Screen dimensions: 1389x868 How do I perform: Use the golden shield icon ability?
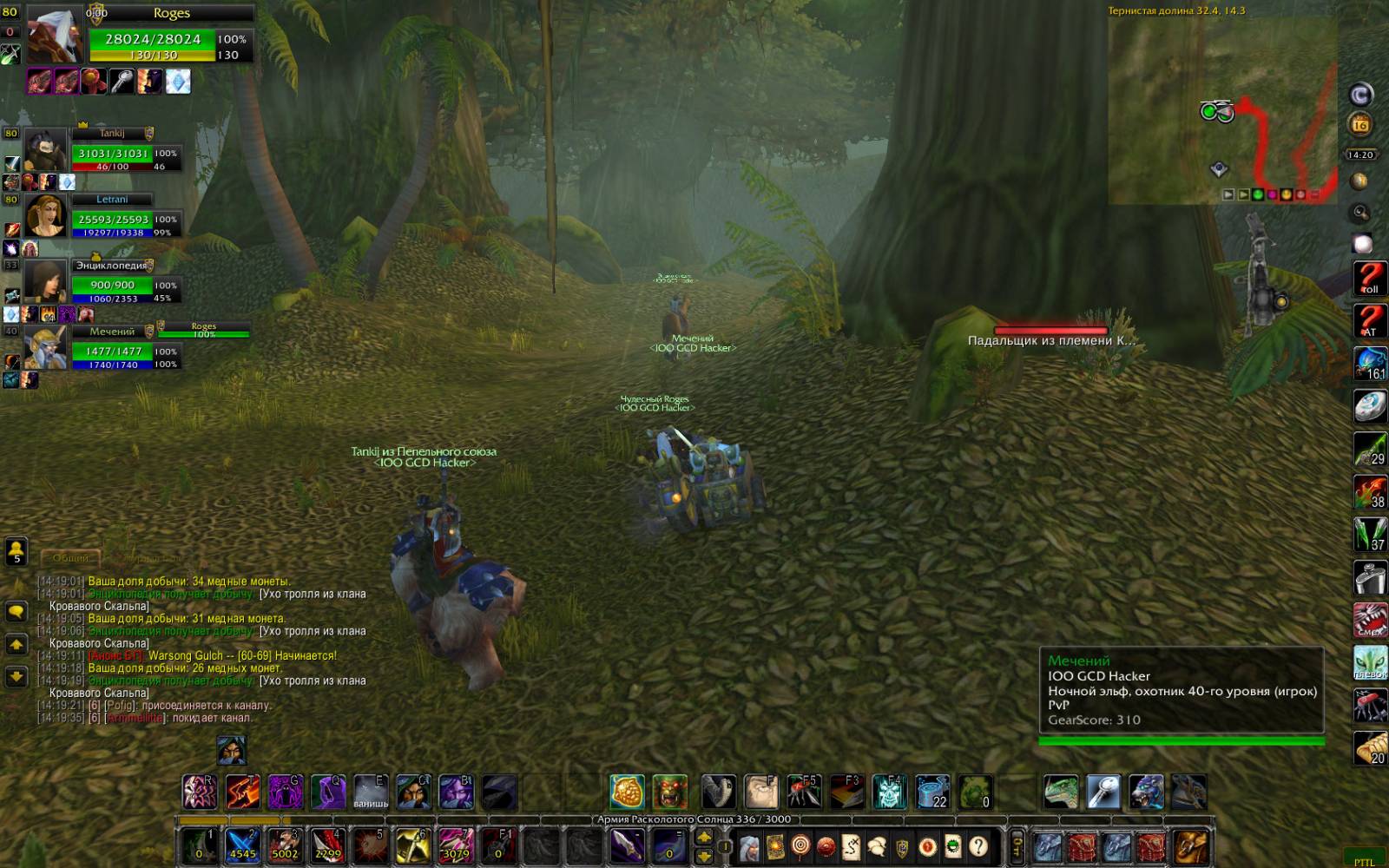tap(627, 792)
